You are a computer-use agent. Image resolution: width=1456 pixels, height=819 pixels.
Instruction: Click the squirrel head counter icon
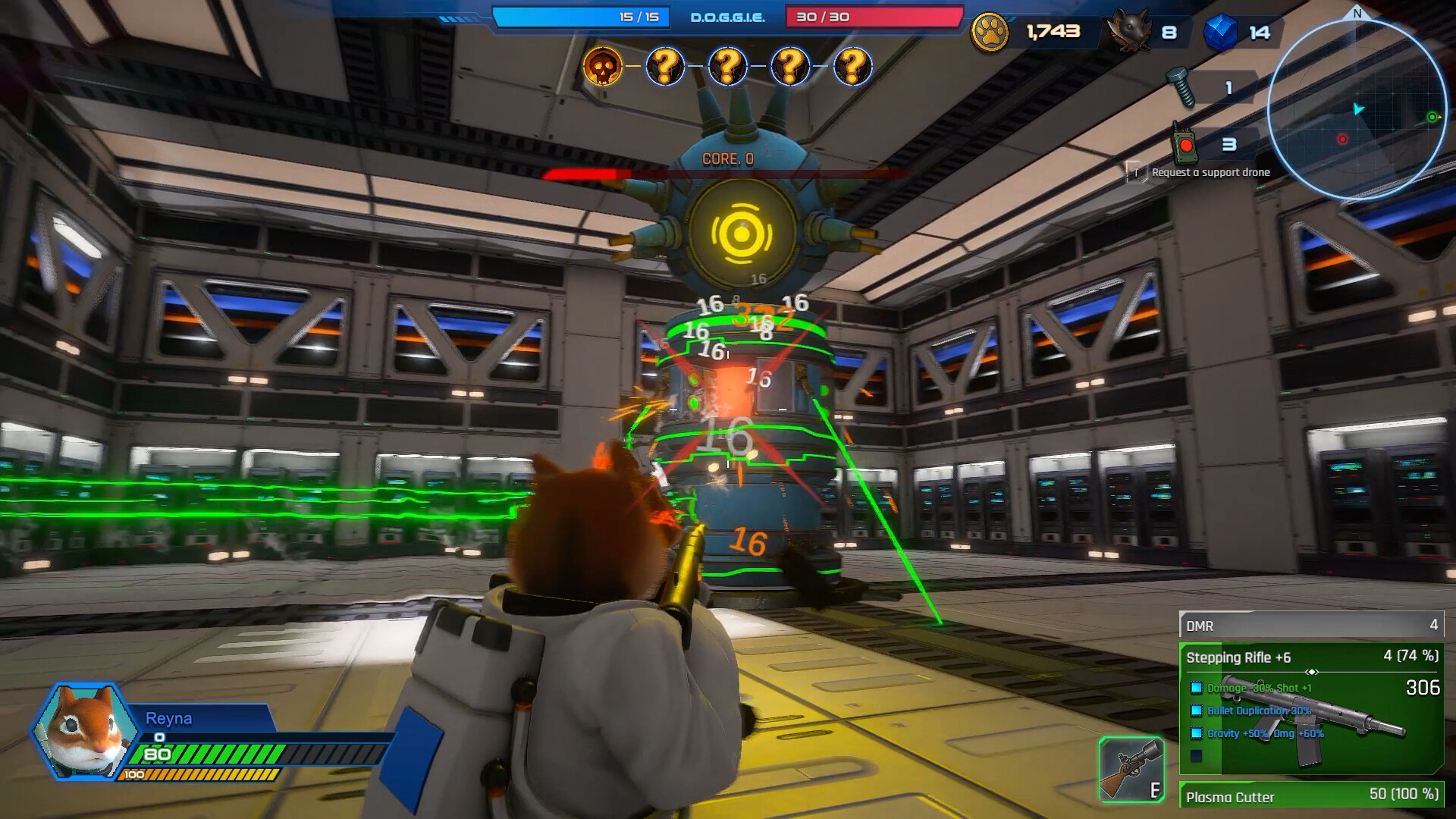pyautogui.click(x=1130, y=32)
